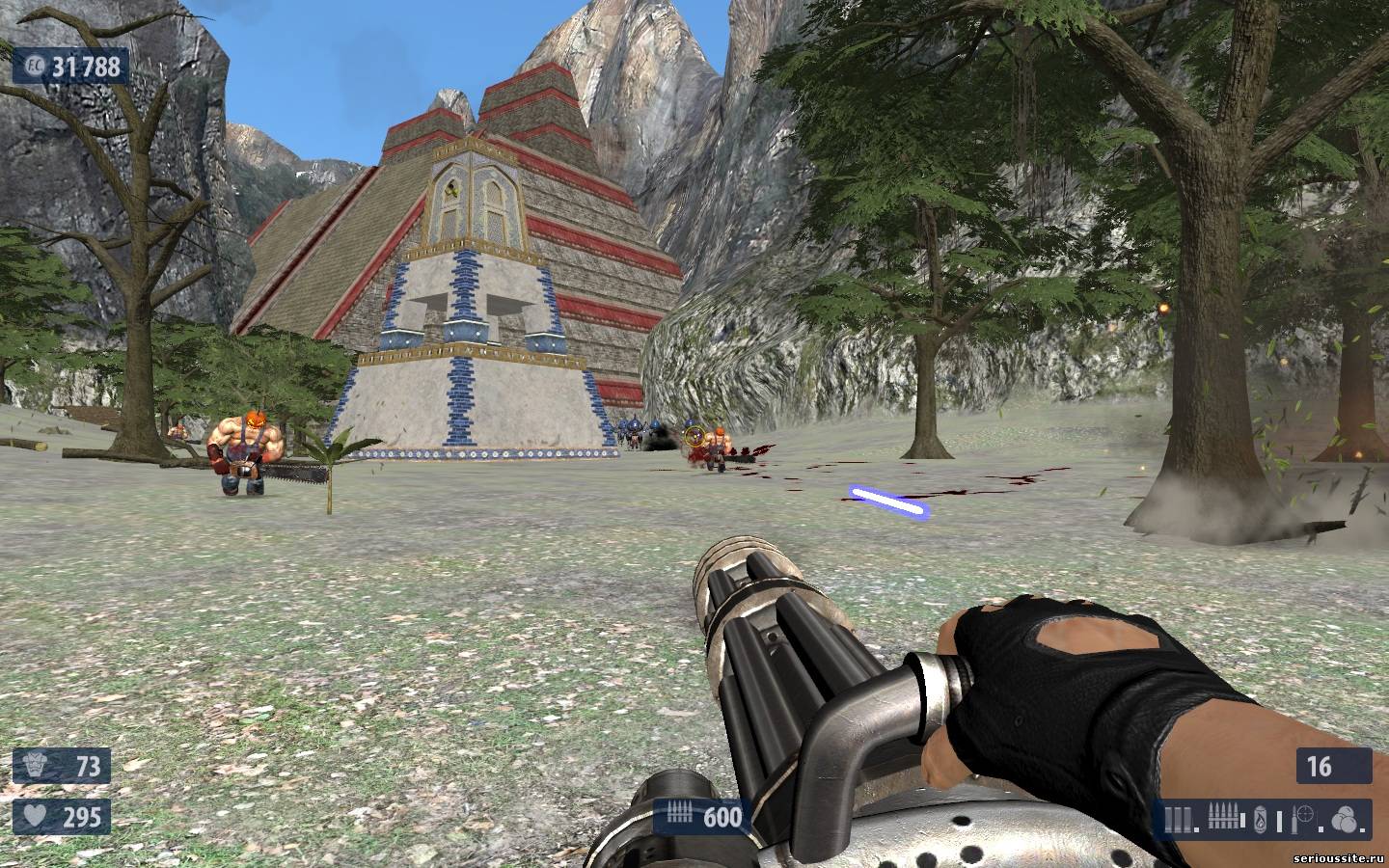Viewport: 1389px width, 868px height.
Task: Pick the cannonballs ammo icon
Action: [x=1345, y=821]
